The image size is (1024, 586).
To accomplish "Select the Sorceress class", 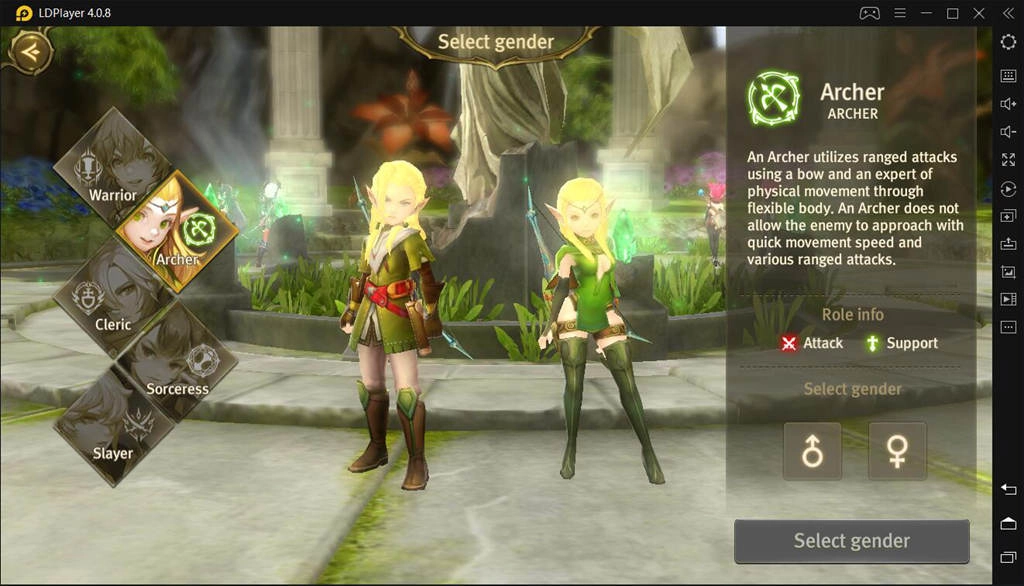I will point(177,362).
